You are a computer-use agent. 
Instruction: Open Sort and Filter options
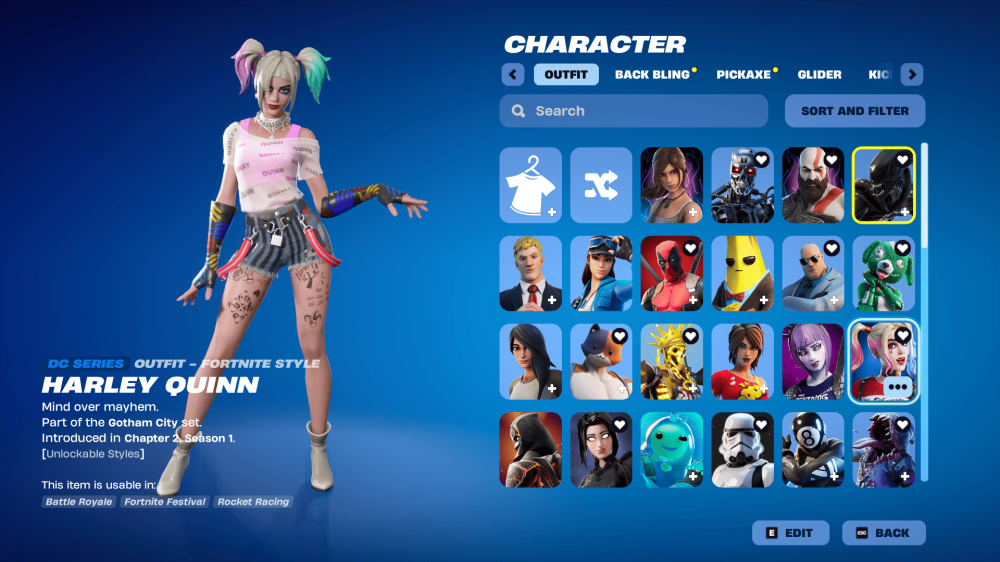[x=855, y=111]
